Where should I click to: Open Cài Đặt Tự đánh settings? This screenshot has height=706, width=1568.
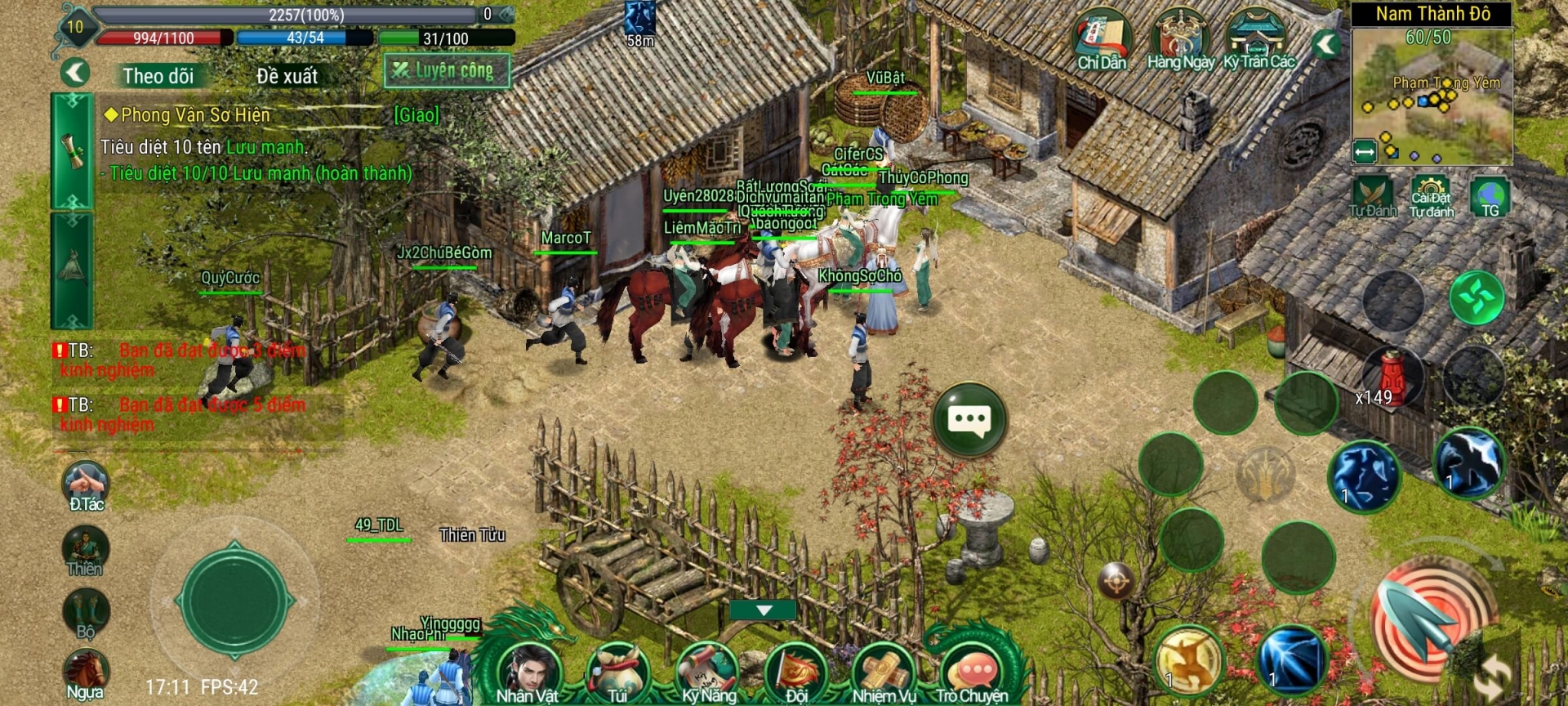[1431, 196]
